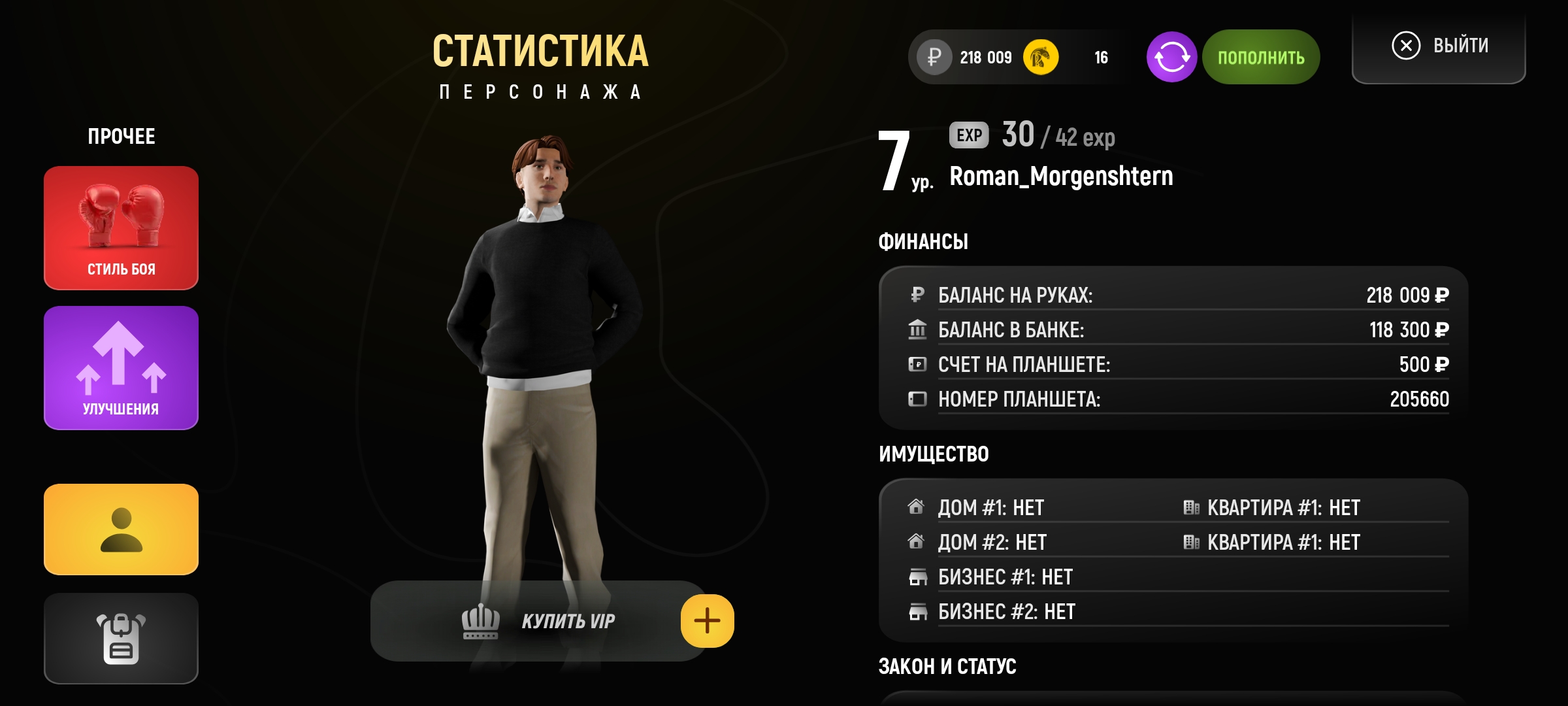Select the gold horse coin icon
Image resolution: width=1568 pixels, height=706 pixels.
pyautogui.click(x=1040, y=58)
